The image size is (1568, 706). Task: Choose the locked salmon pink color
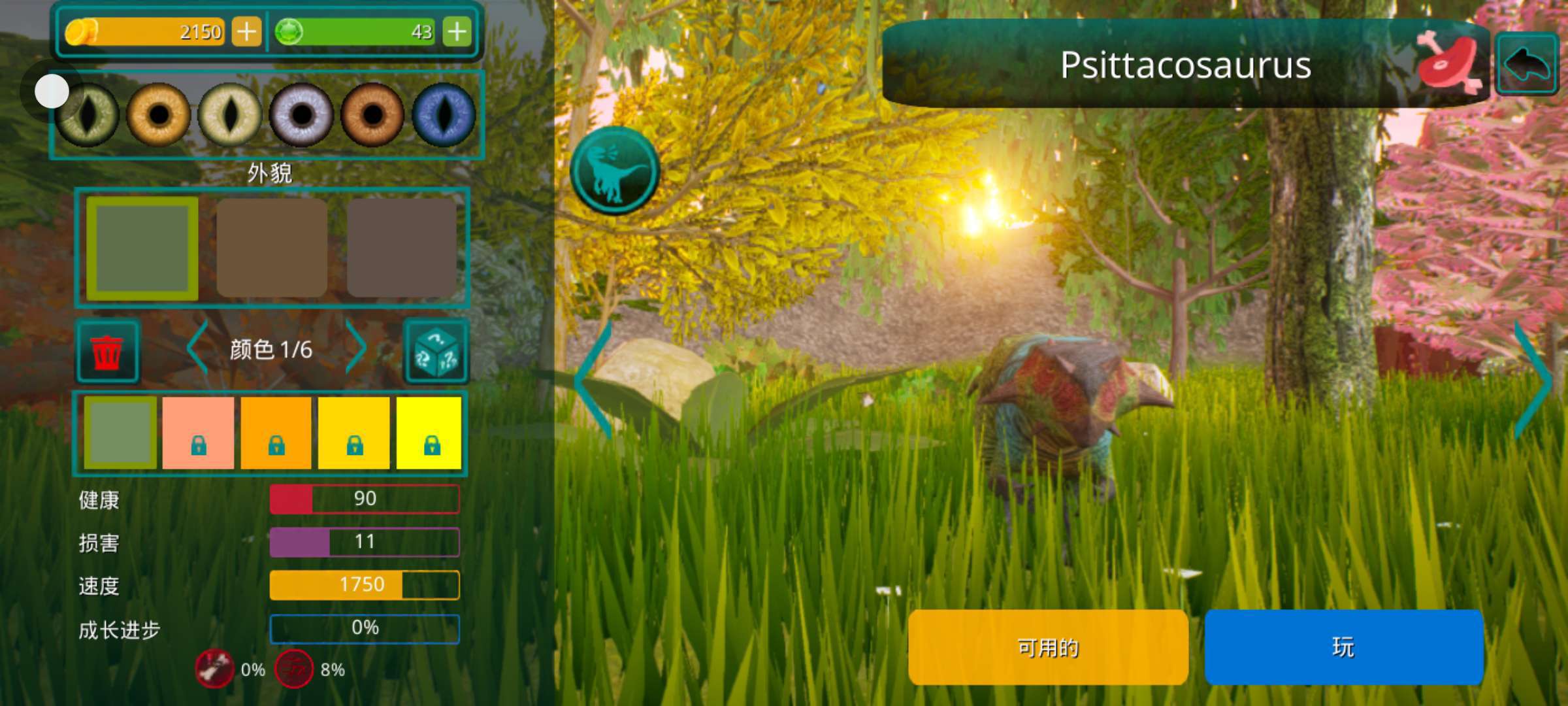coord(198,433)
